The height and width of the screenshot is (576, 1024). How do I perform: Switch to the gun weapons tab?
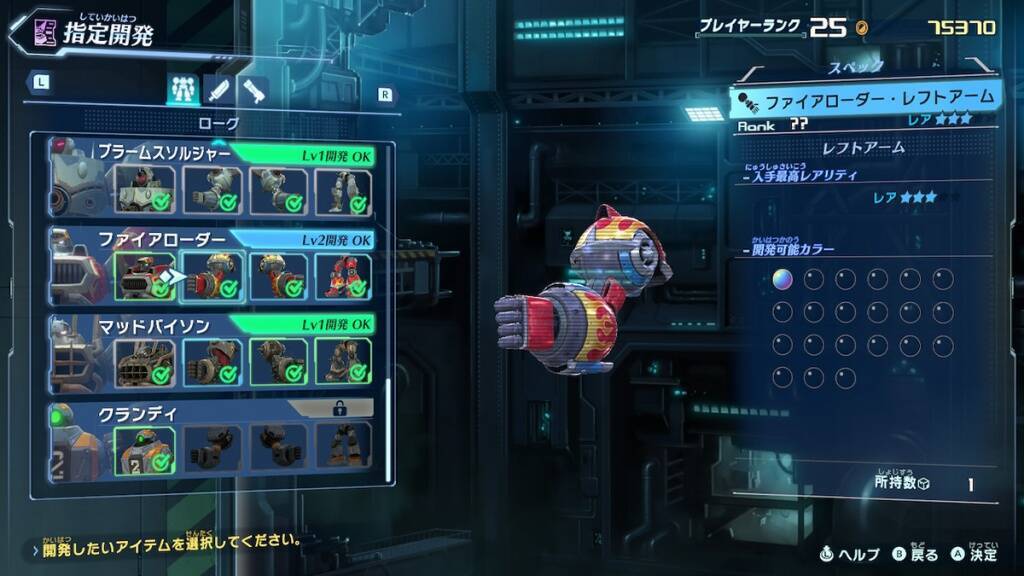click(x=253, y=90)
